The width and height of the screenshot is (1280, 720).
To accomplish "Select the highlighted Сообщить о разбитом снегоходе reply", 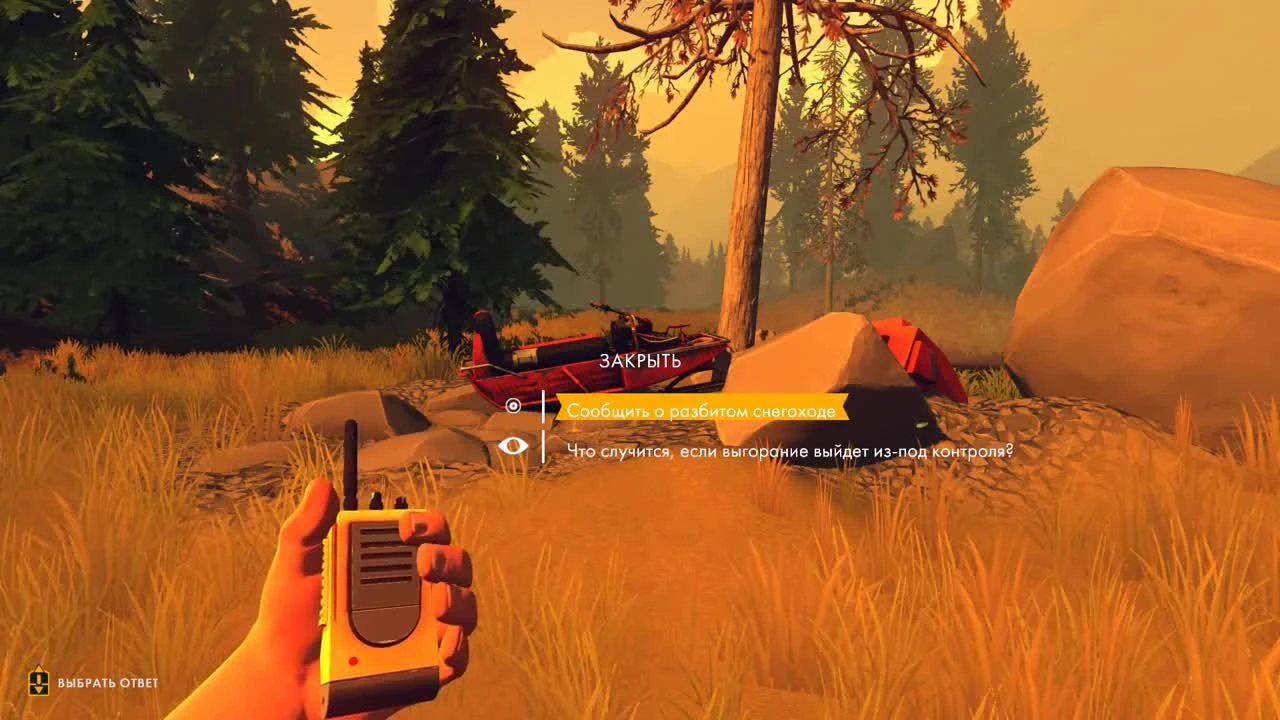I will [705, 408].
